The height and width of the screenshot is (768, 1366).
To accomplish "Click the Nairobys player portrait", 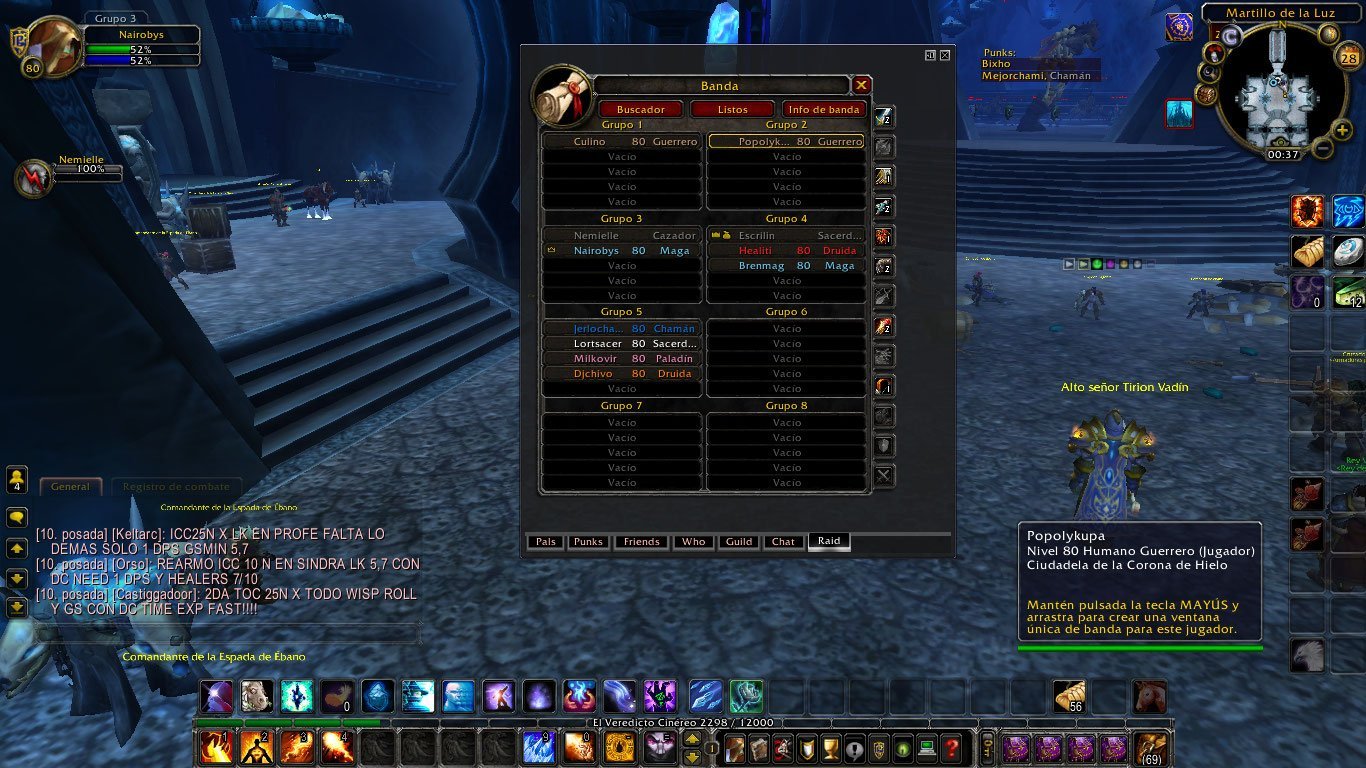I will pos(54,46).
